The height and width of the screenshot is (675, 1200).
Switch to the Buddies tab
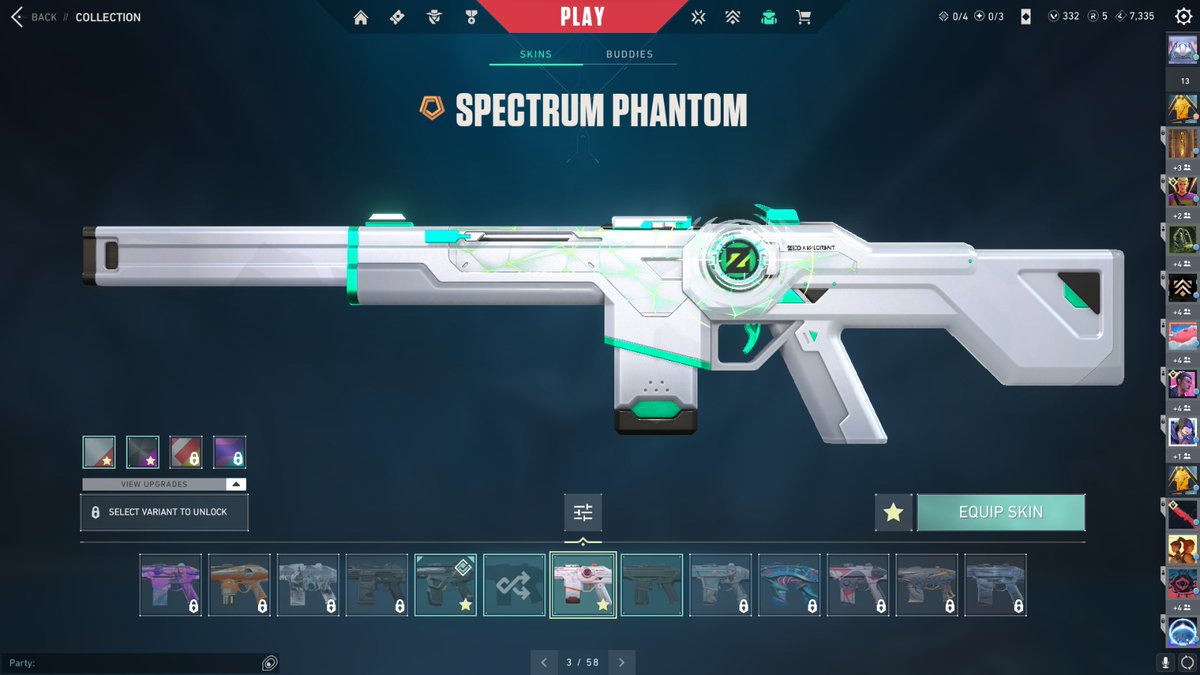[629, 55]
